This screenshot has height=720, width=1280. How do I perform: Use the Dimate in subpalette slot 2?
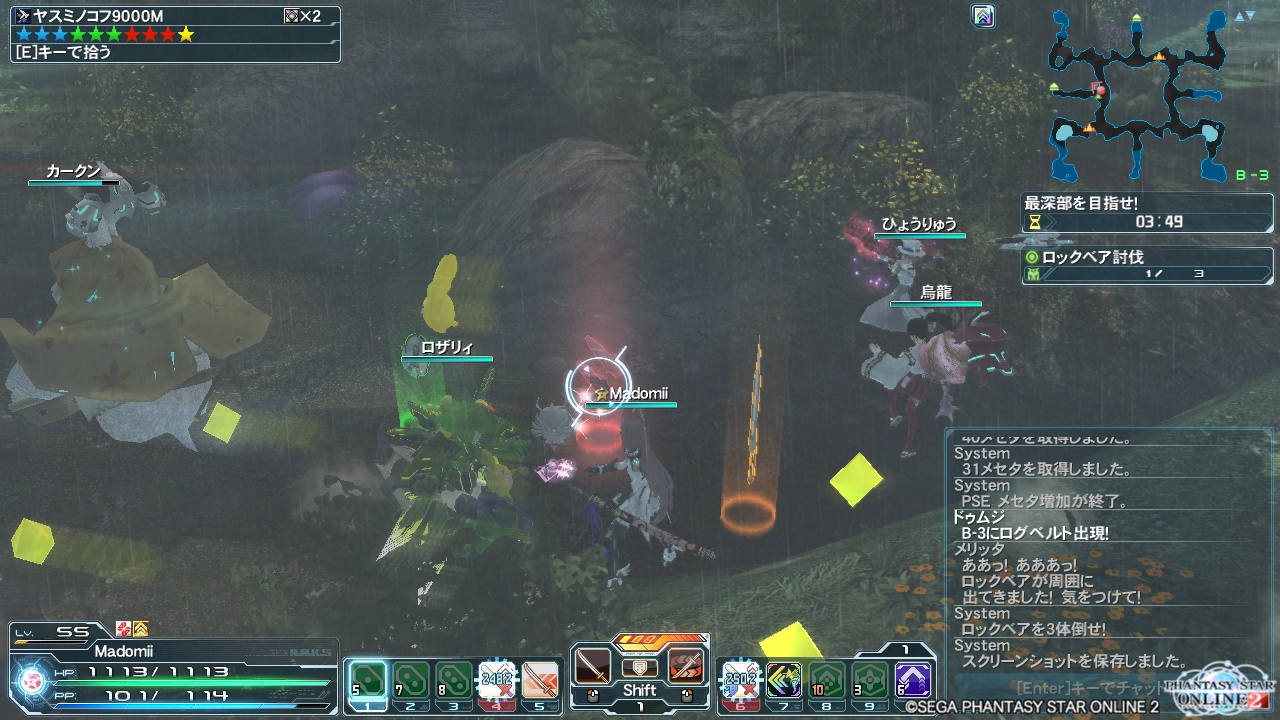tap(410, 681)
